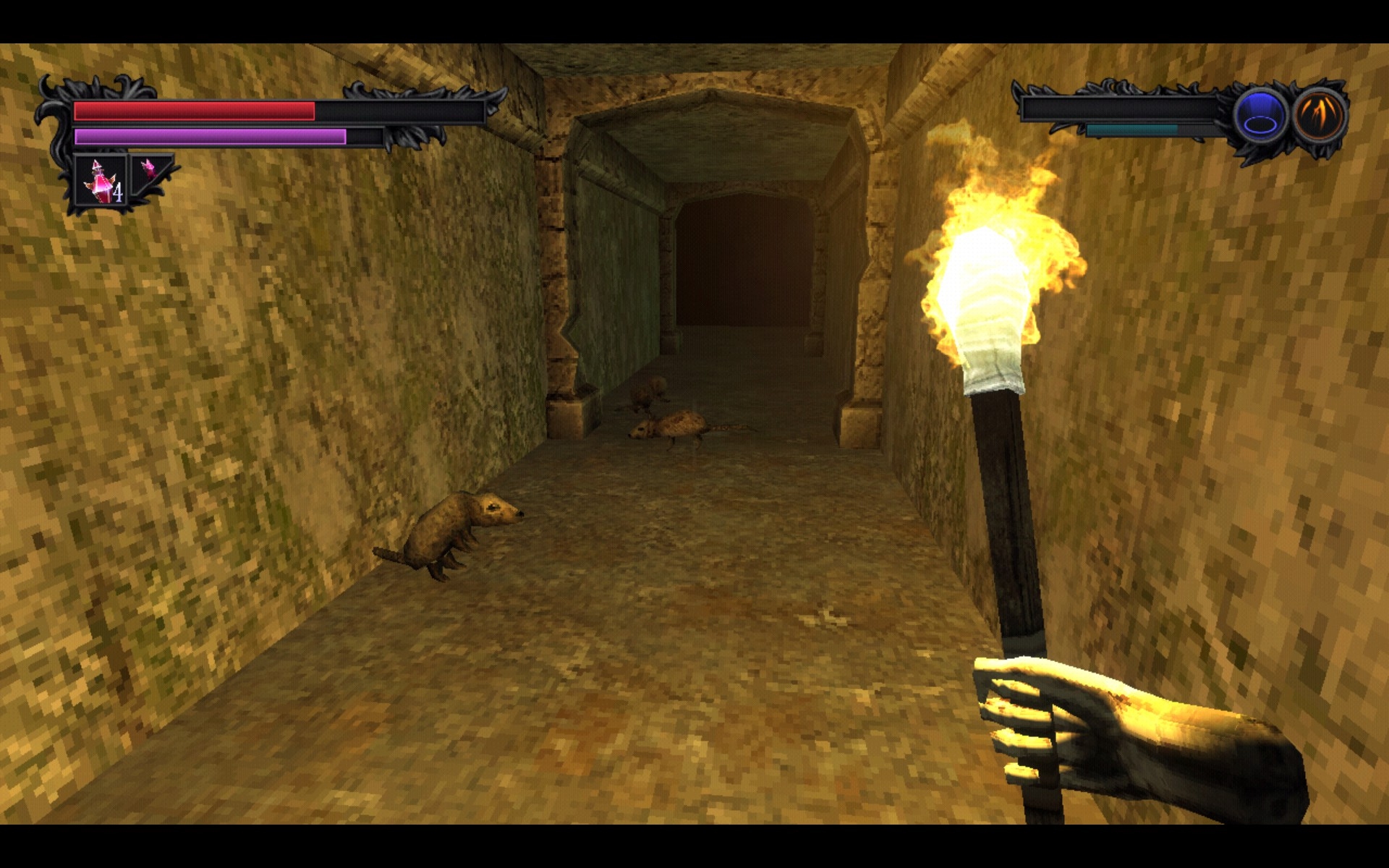This screenshot has width=1389, height=868.
Task: Select the red potion slot showing 4
Action: pyautogui.click(x=101, y=182)
